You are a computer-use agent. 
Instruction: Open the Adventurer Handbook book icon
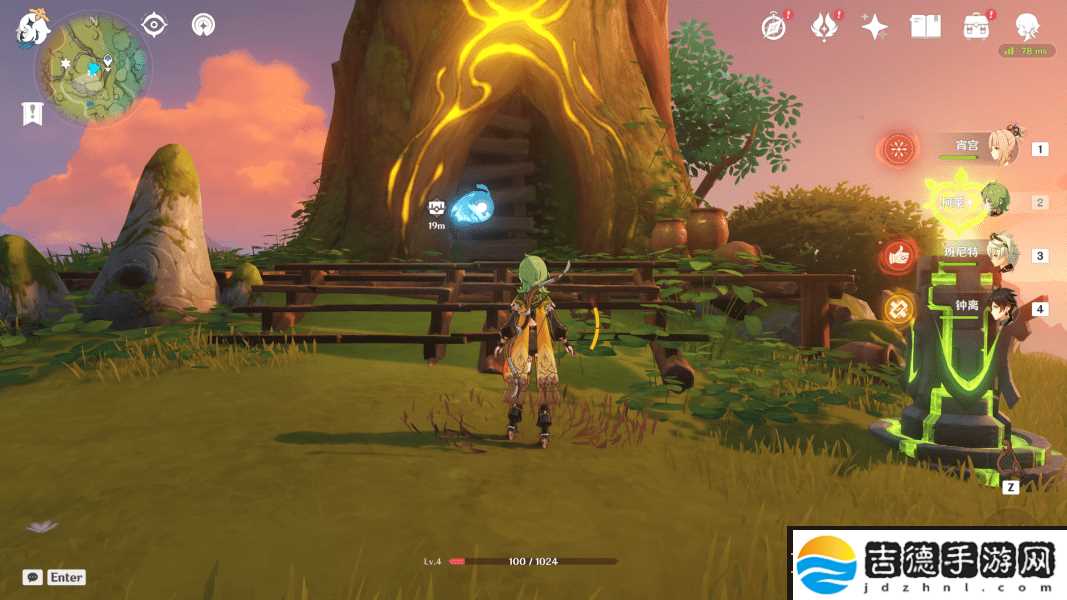pos(925,27)
